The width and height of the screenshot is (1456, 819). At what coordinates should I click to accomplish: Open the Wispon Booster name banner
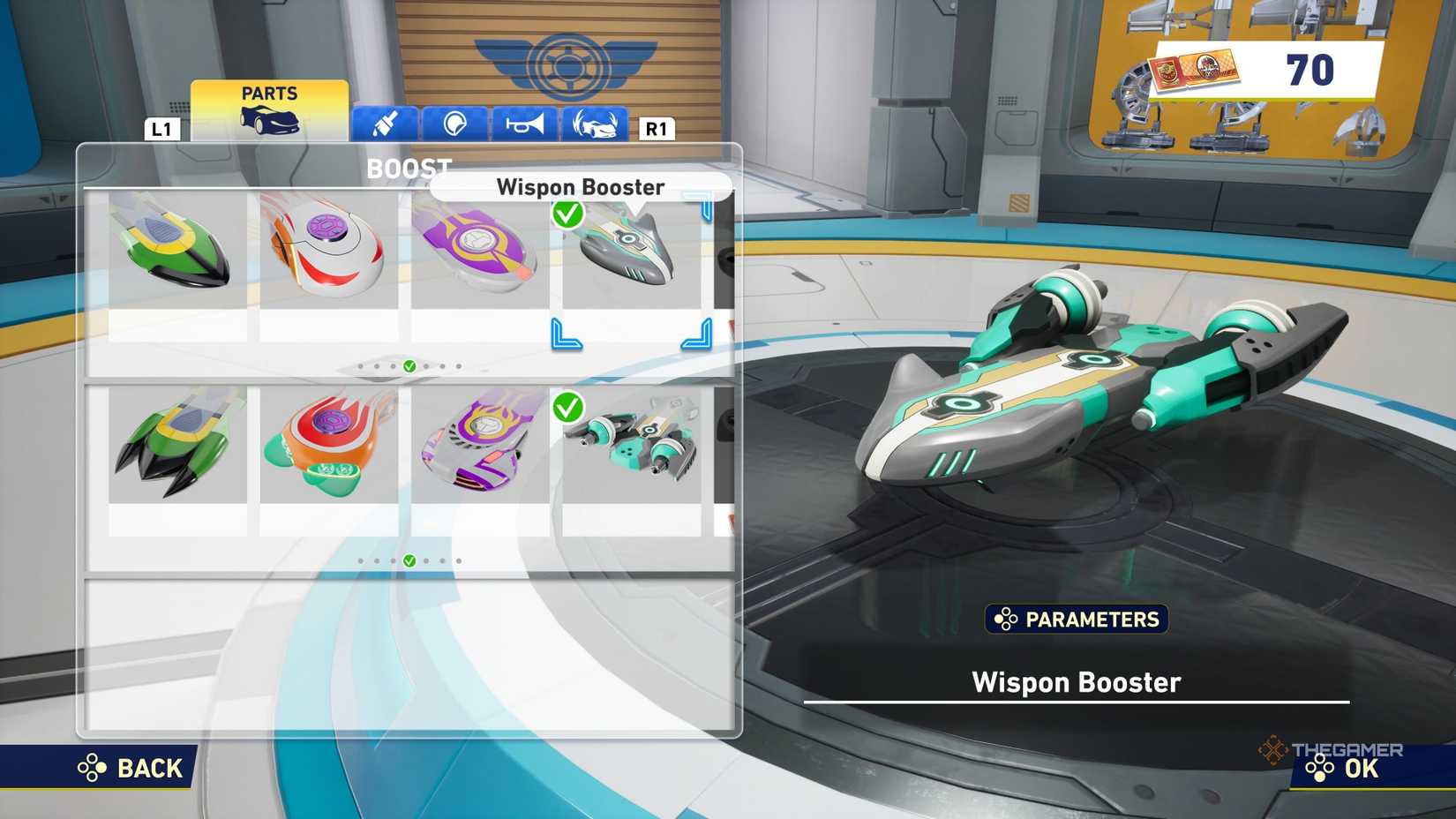point(581,187)
